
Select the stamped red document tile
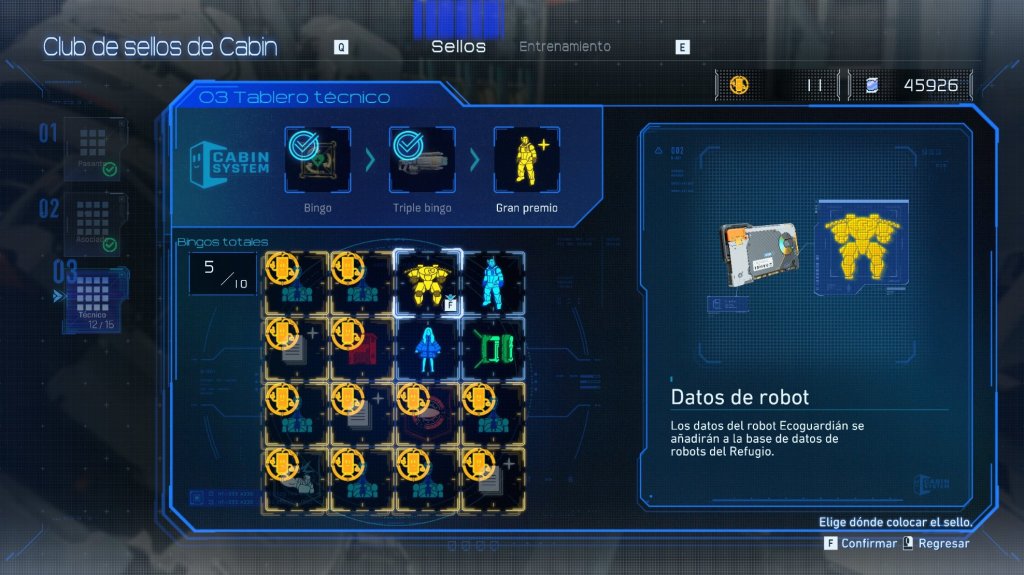pos(362,348)
